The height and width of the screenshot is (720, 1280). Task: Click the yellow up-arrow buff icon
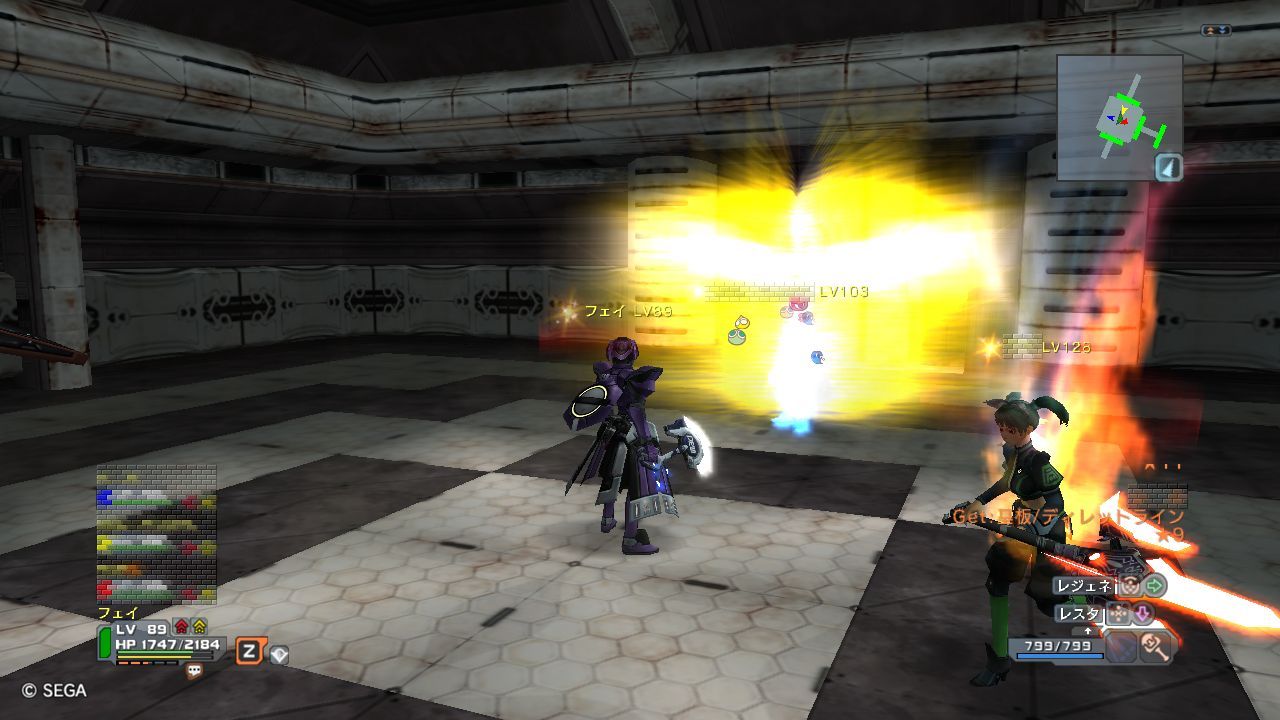[x=199, y=627]
